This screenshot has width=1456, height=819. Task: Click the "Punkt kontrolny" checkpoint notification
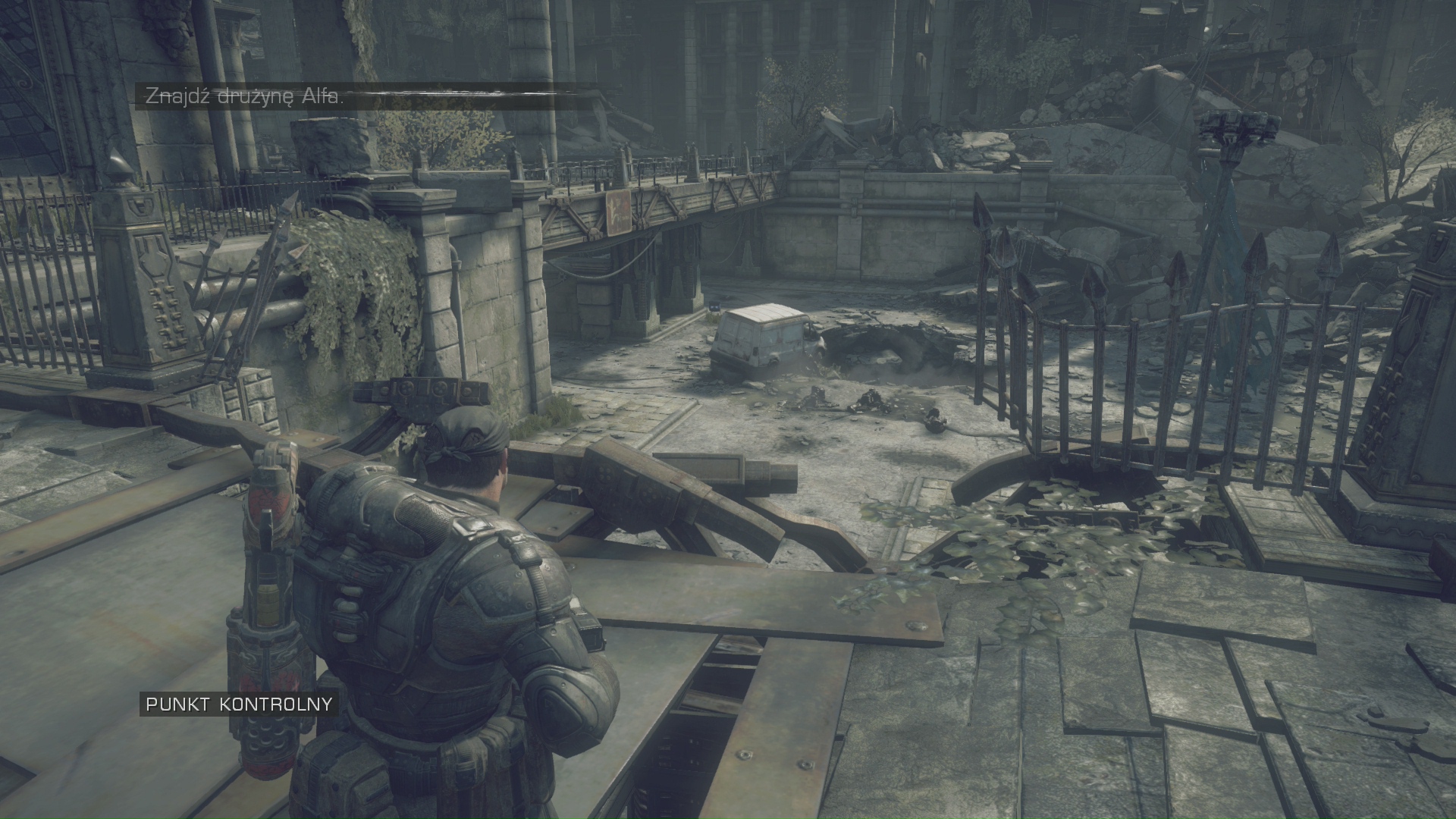tap(239, 704)
